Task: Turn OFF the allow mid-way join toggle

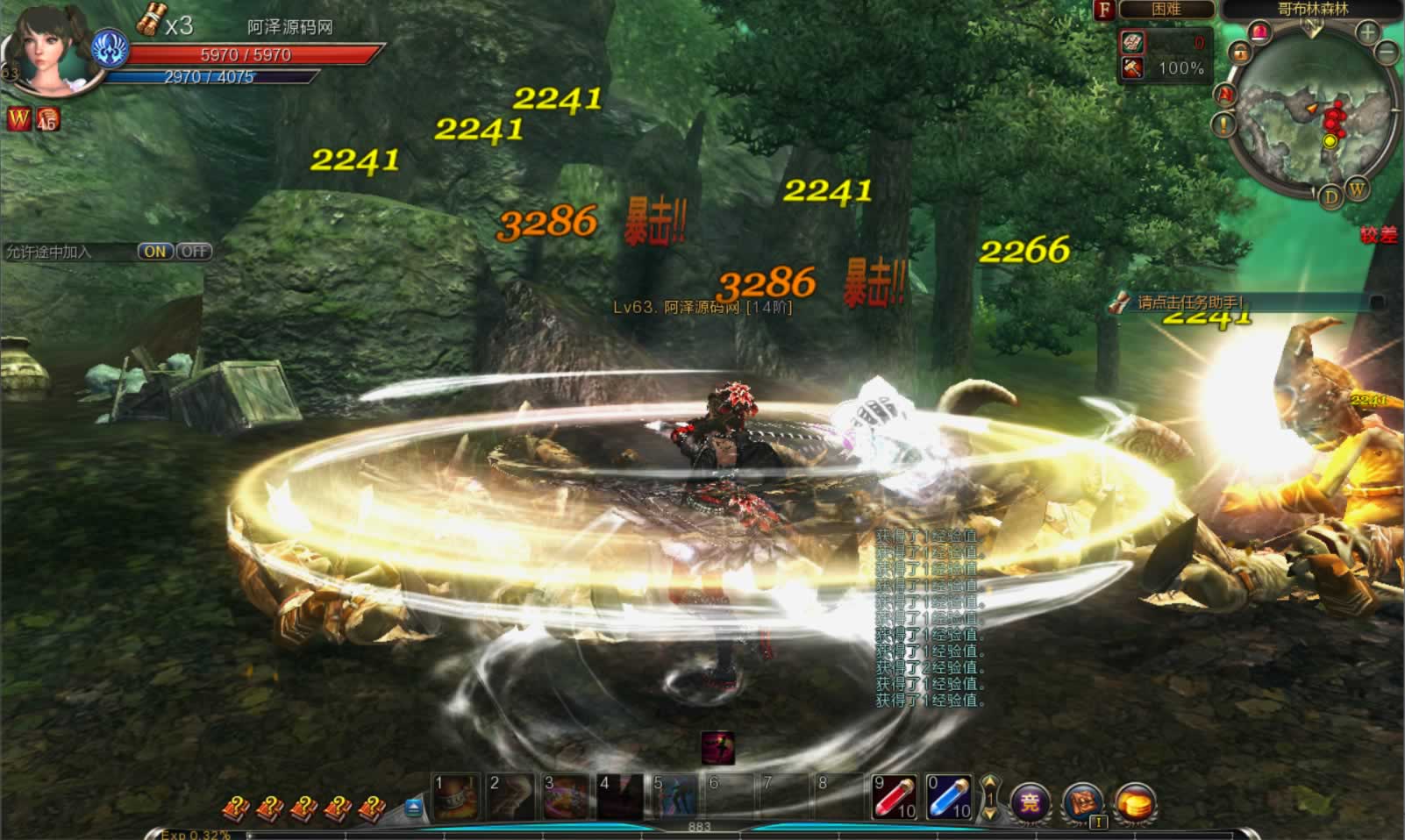Action: coord(194,252)
